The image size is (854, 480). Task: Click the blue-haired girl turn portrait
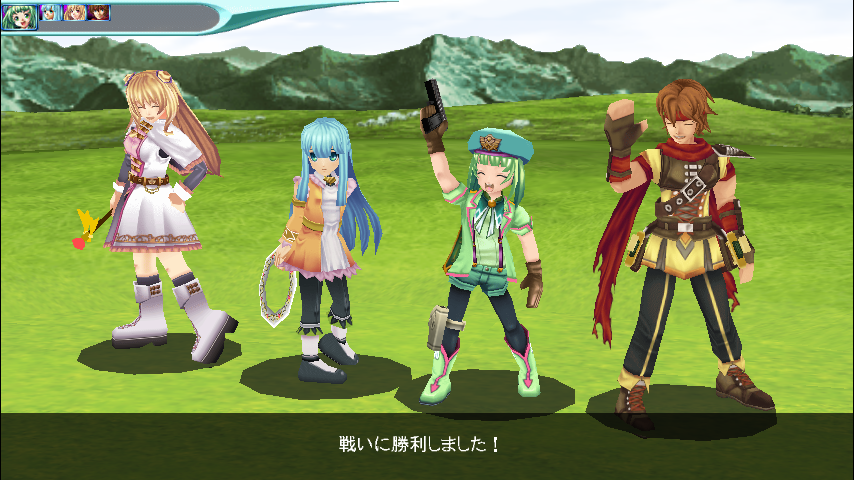tap(50, 13)
